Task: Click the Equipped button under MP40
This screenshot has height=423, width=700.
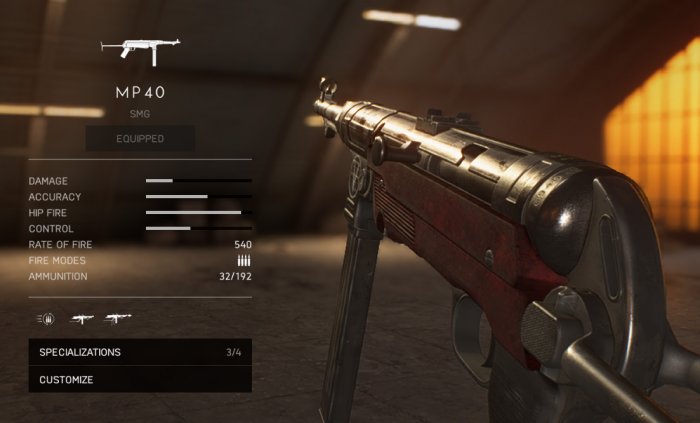Action: (x=140, y=138)
